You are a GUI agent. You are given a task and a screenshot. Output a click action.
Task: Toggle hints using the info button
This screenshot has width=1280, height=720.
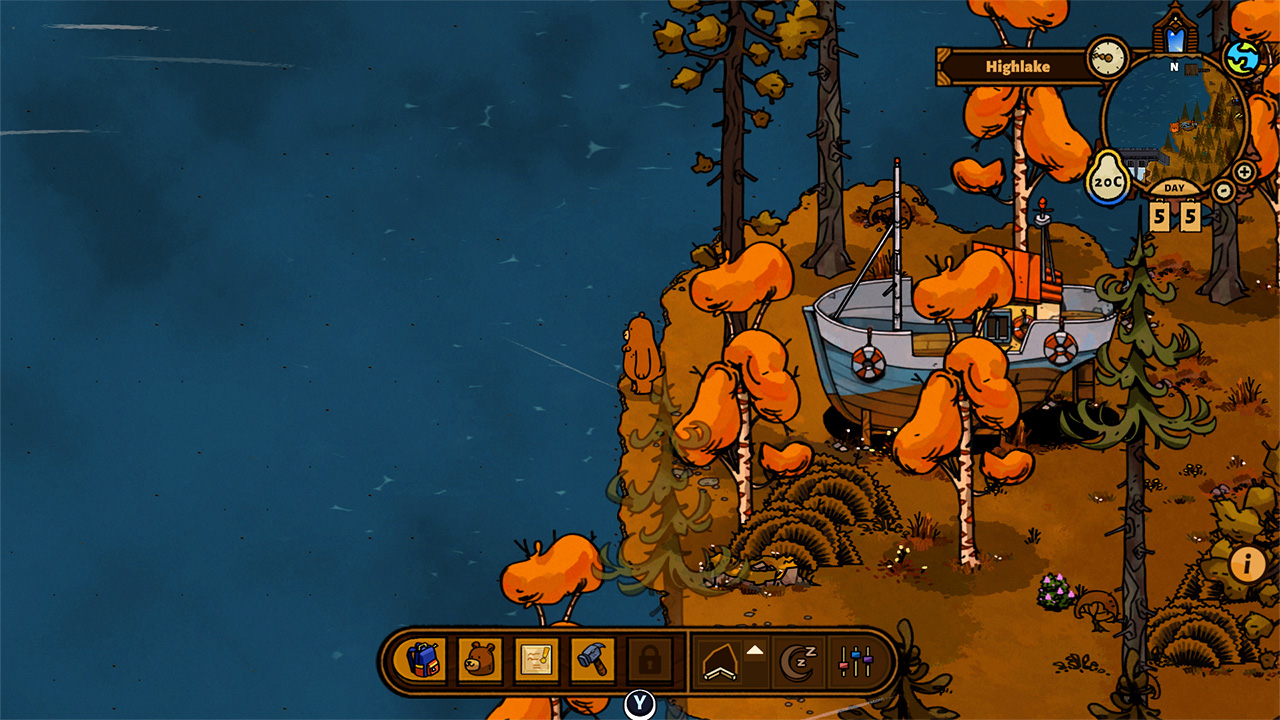pos(1245,566)
